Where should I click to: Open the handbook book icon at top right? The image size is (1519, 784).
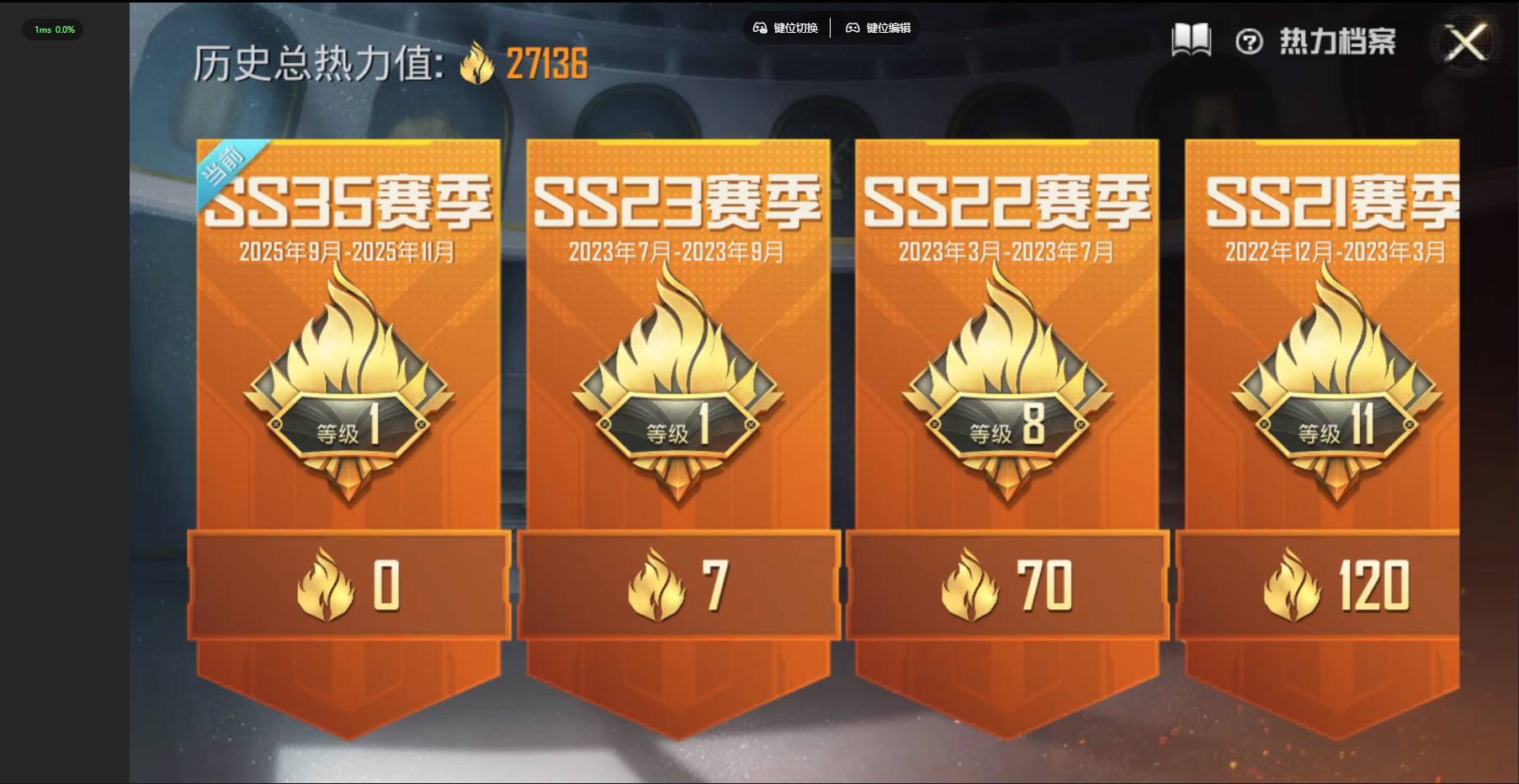click(1190, 39)
